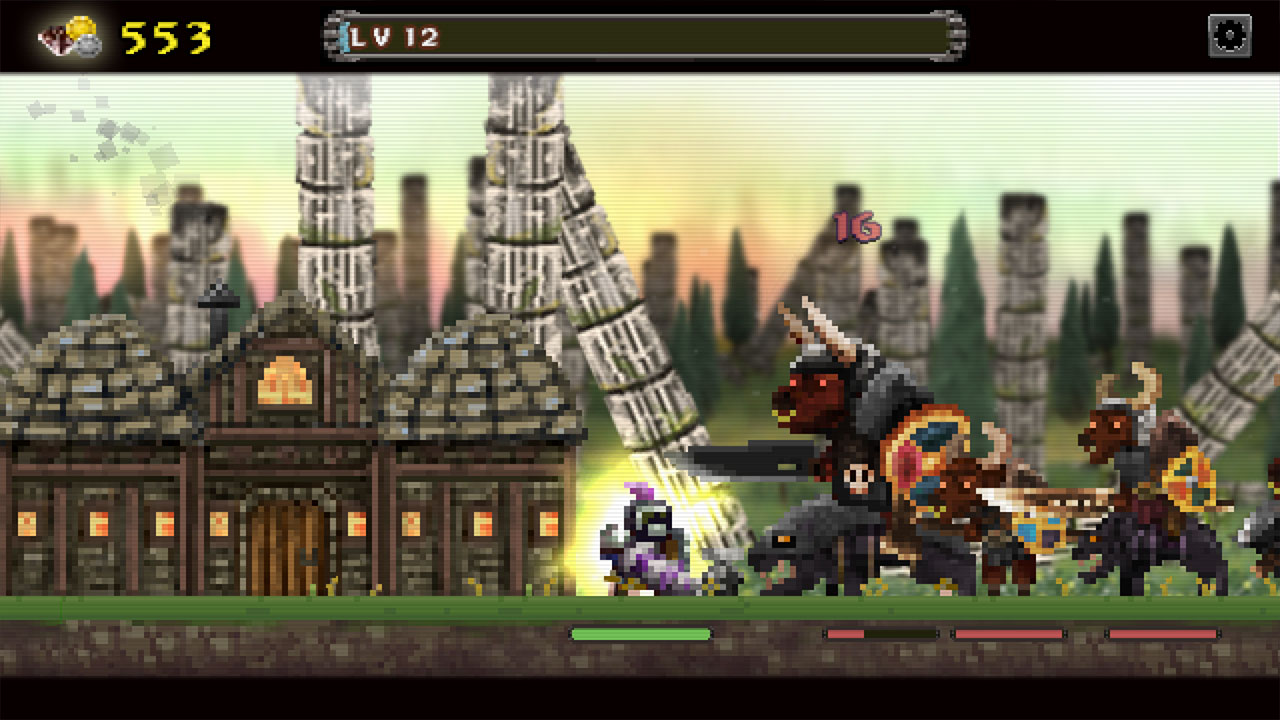Open the settings gear menu

tap(1228, 33)
